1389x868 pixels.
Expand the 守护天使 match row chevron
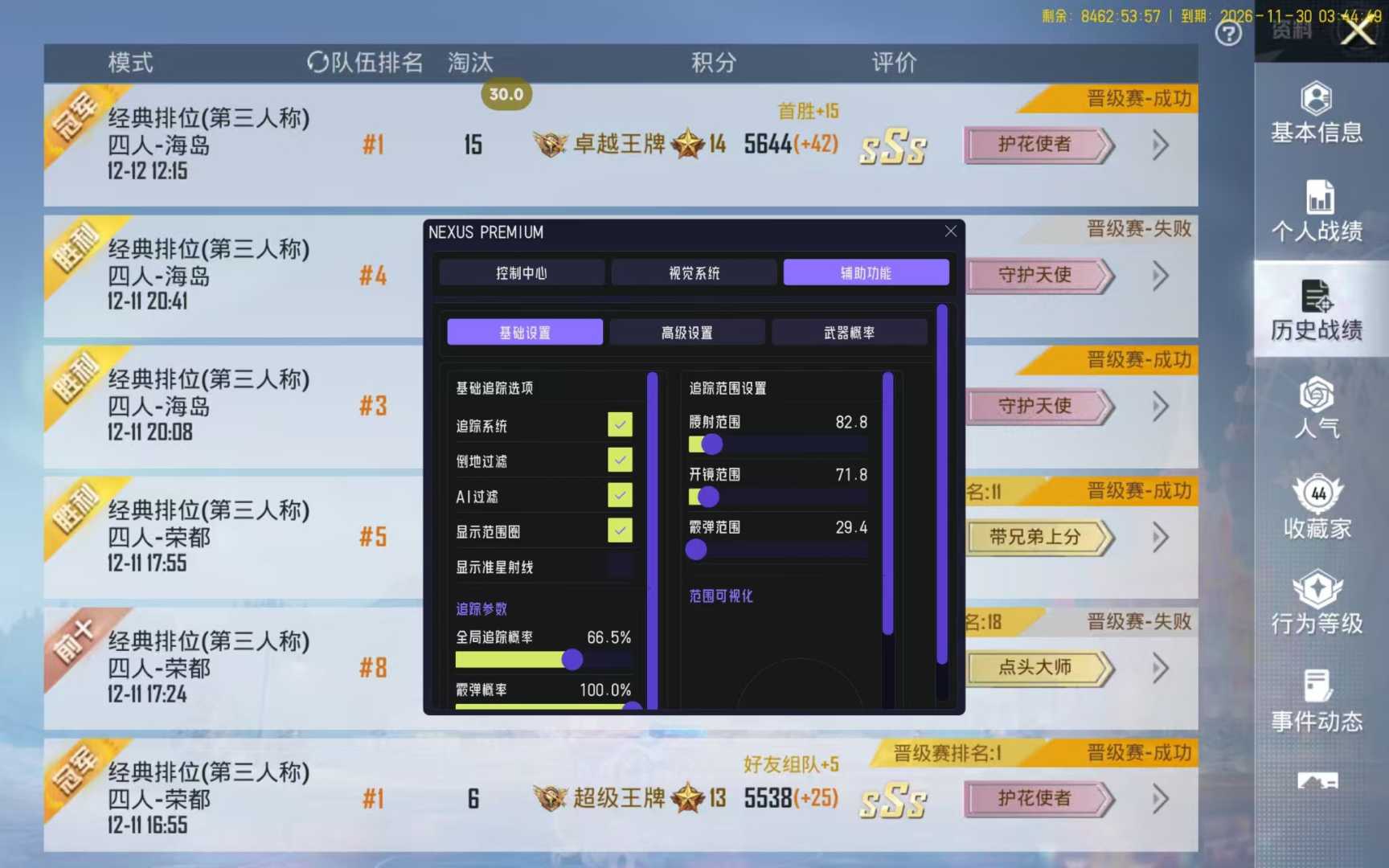coord(1159,276)
